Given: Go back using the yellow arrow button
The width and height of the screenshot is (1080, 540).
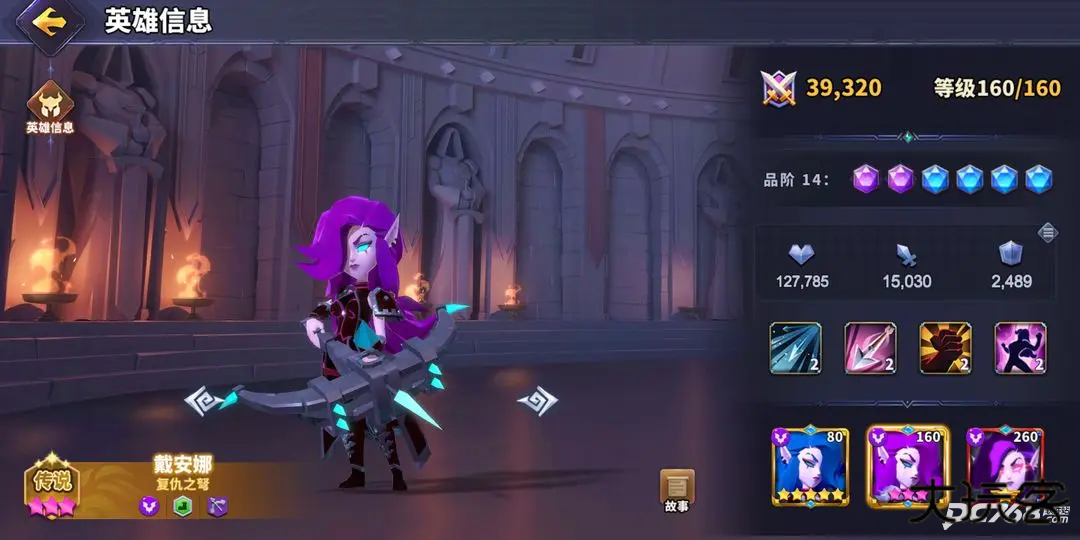Looking at the screenshot, I should 47,22.
